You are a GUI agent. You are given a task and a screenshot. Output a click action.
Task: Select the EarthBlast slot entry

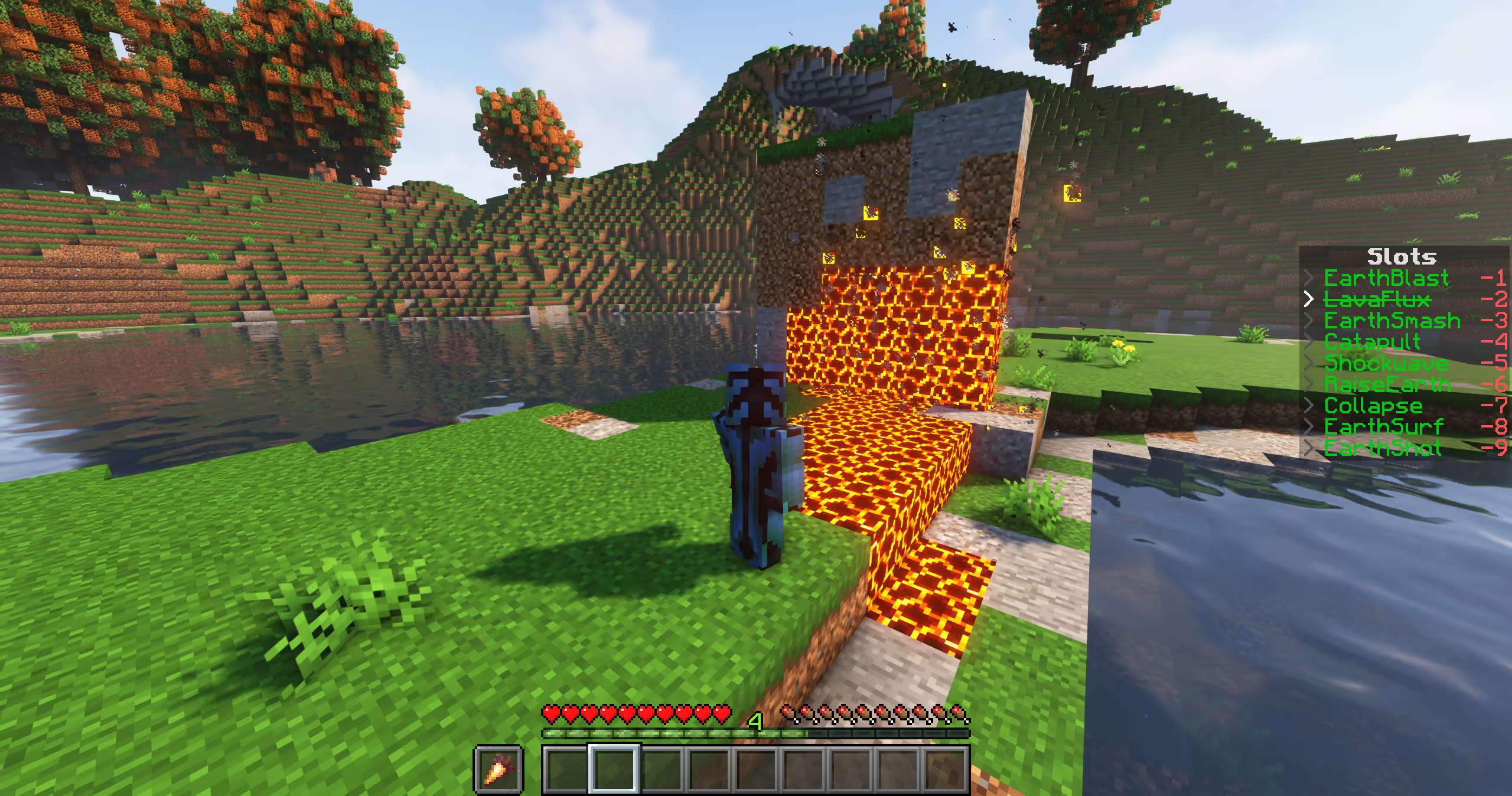[1386, 278]
